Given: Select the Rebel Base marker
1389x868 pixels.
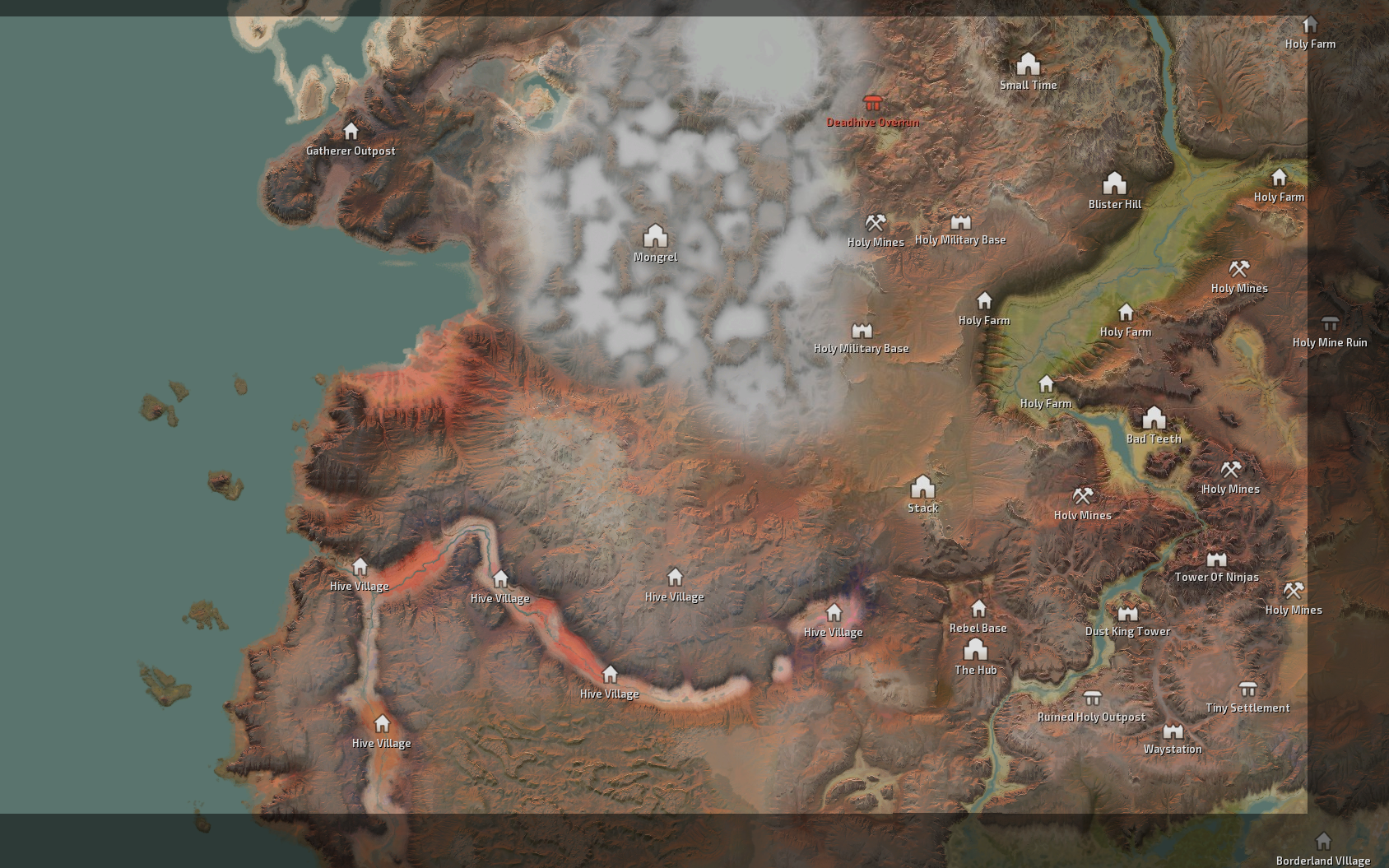Looking at the screenshot, I should 978,609.
